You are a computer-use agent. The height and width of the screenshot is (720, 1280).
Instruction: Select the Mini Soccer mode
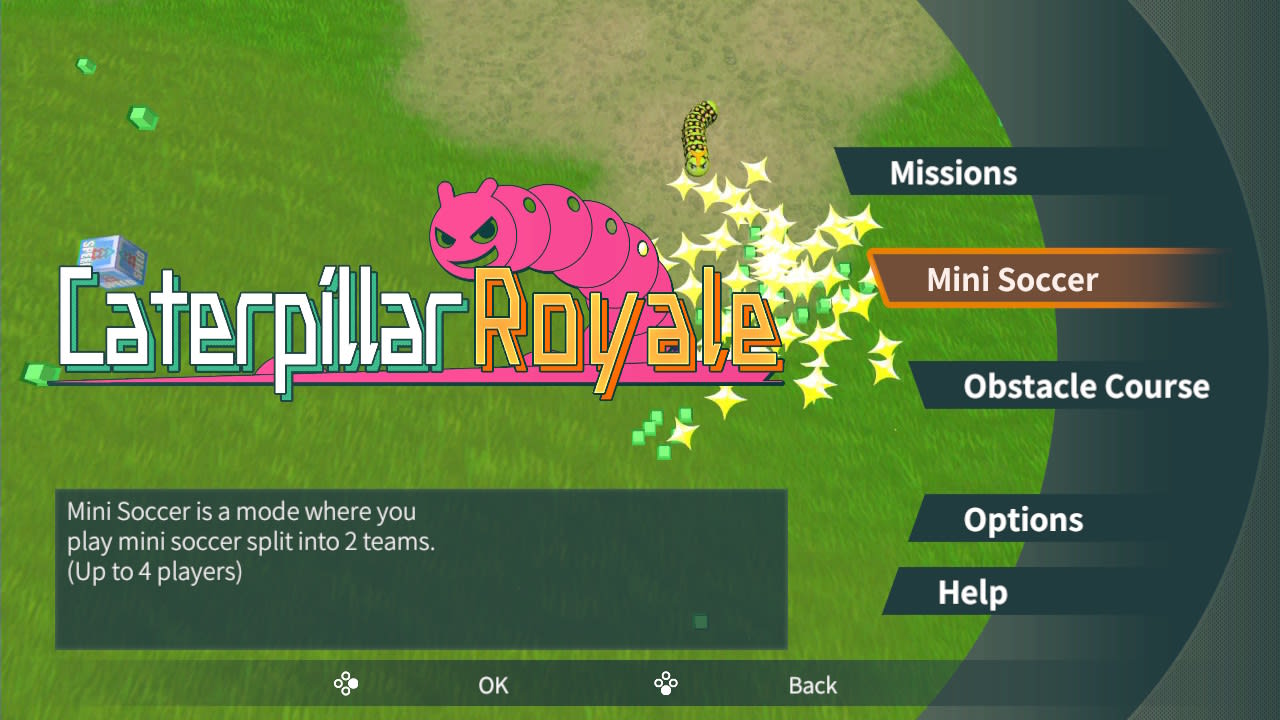coord(1013,279)
